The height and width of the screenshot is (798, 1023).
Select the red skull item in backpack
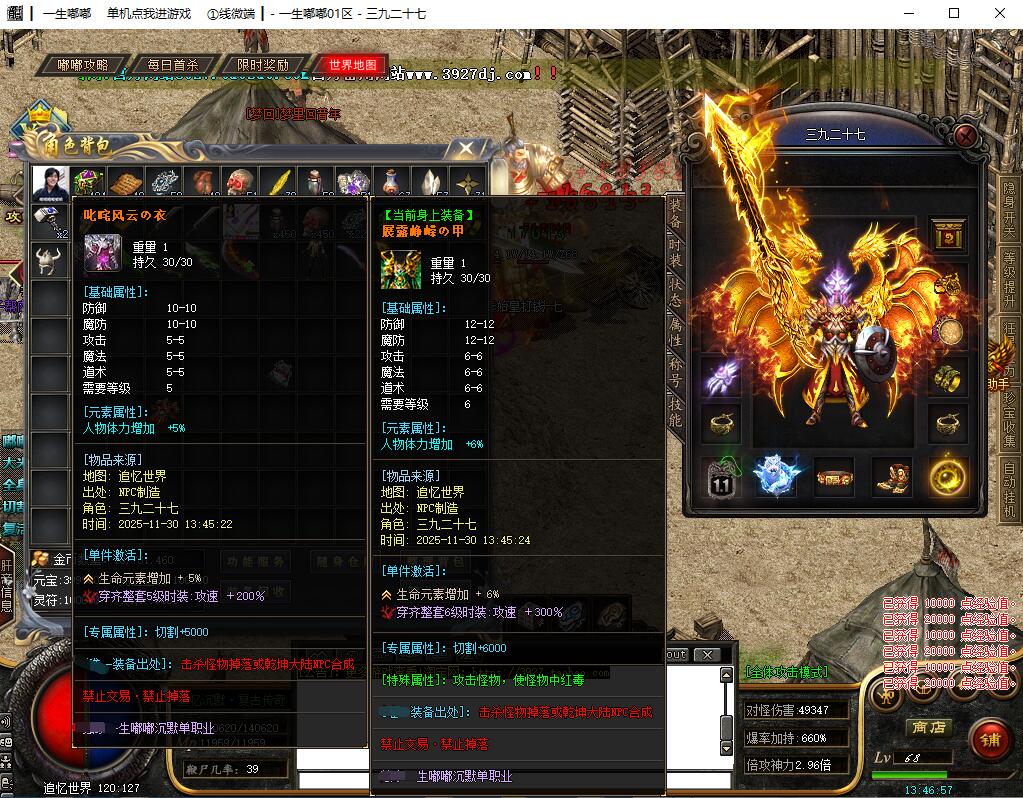click(238, 183)
